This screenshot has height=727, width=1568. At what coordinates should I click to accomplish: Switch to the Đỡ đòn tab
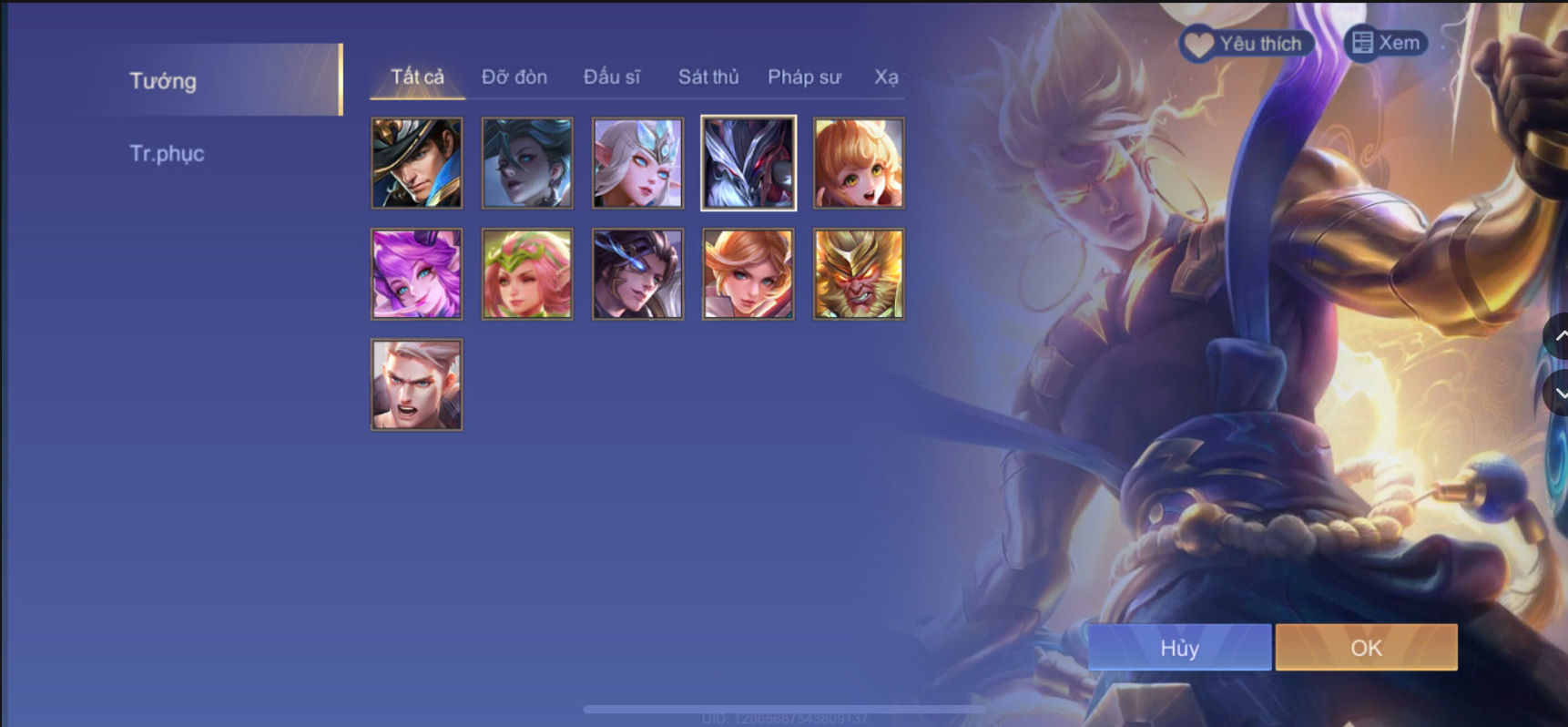click(x=513, y=77)
